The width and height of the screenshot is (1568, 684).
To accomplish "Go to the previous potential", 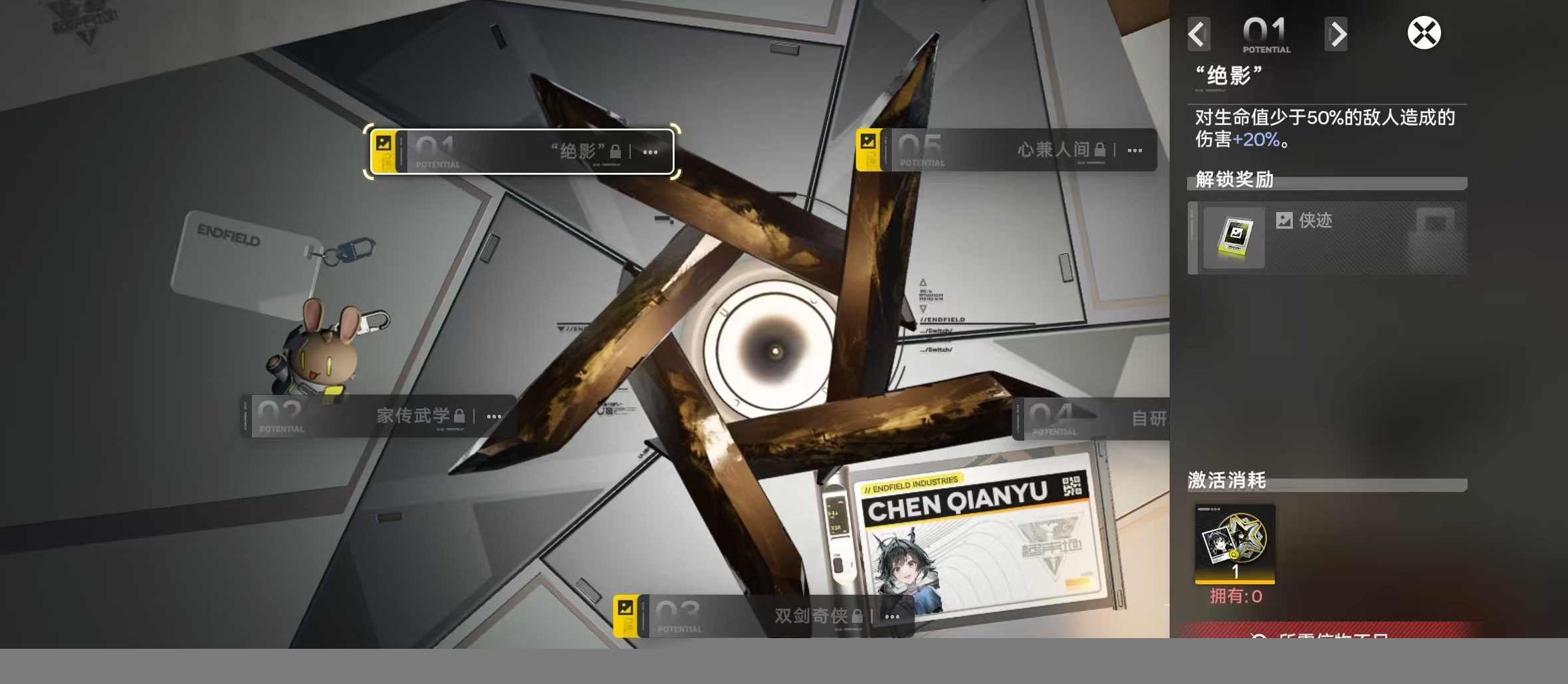I will (x=1198, y=35).
